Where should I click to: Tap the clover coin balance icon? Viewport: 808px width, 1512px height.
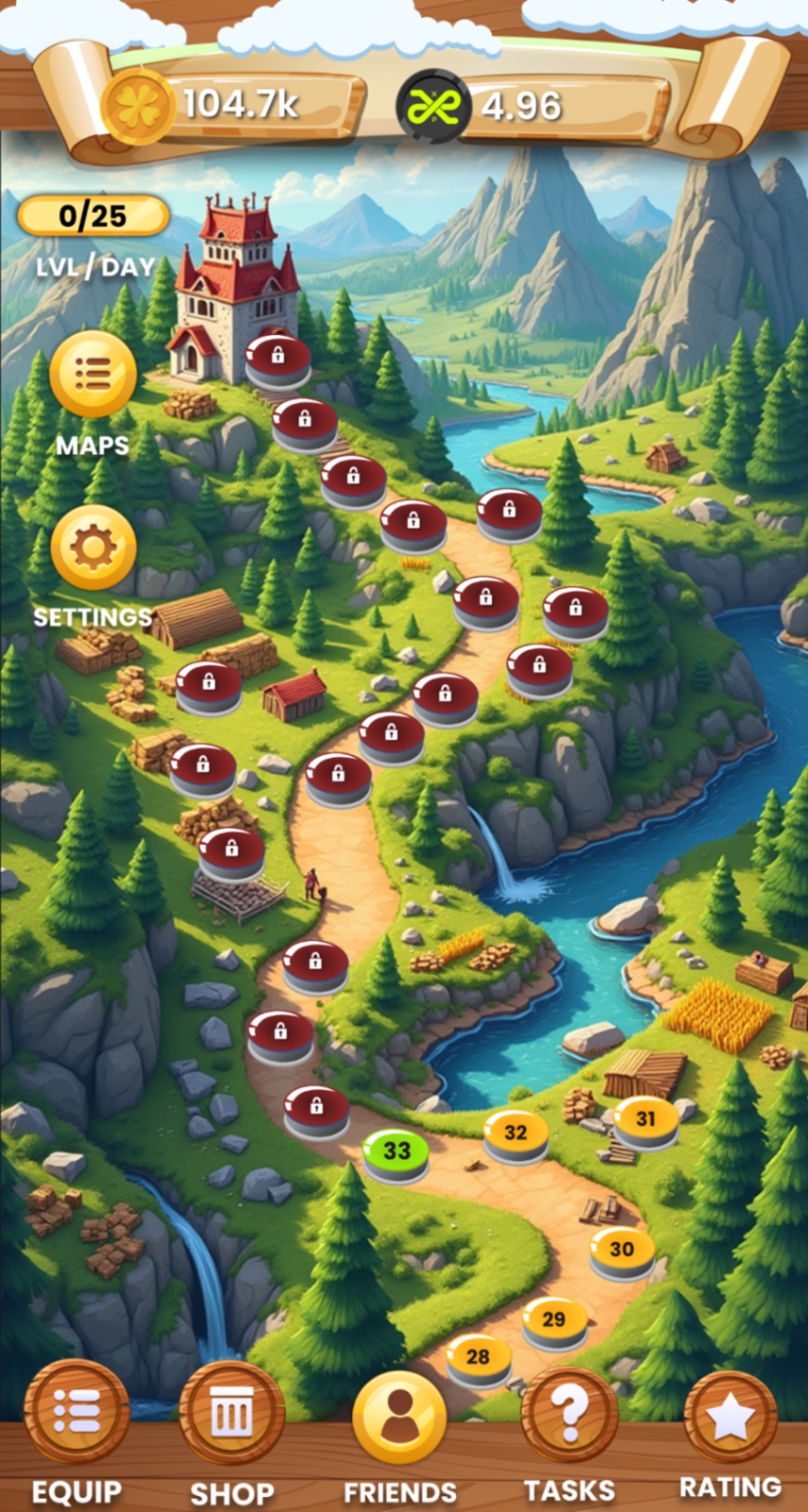point(138,106)
